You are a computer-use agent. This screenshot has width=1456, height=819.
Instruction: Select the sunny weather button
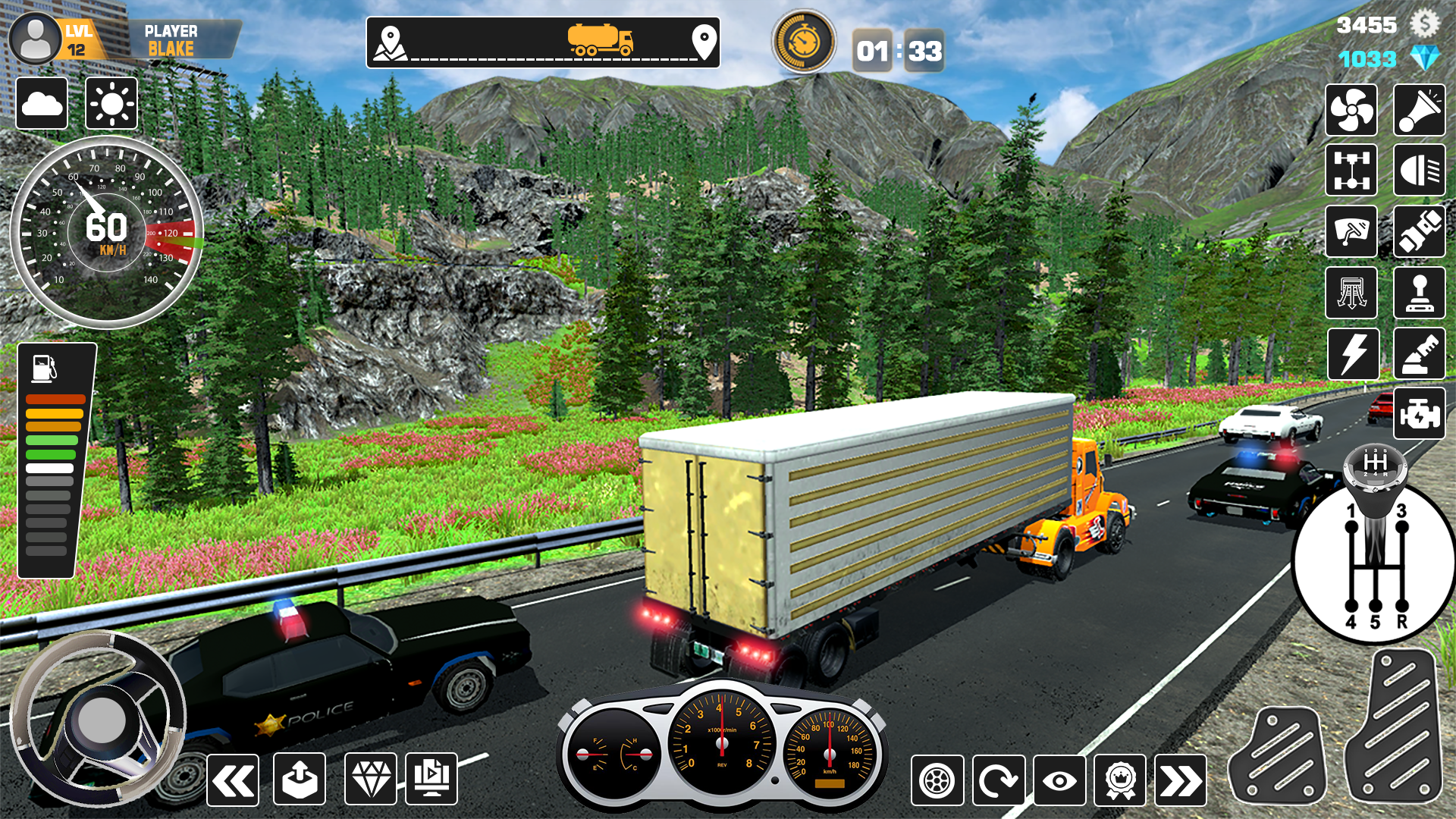coord(111,103)
